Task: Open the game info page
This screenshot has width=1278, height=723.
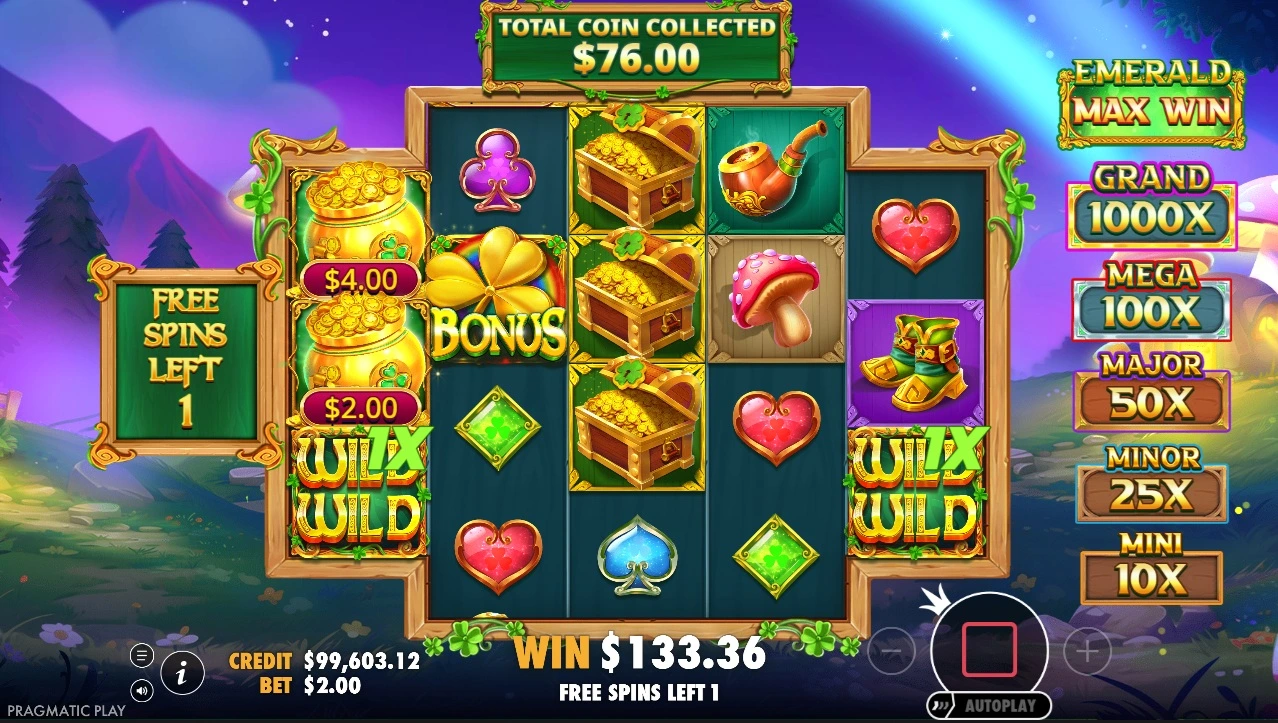Action: tap(182, 673)
